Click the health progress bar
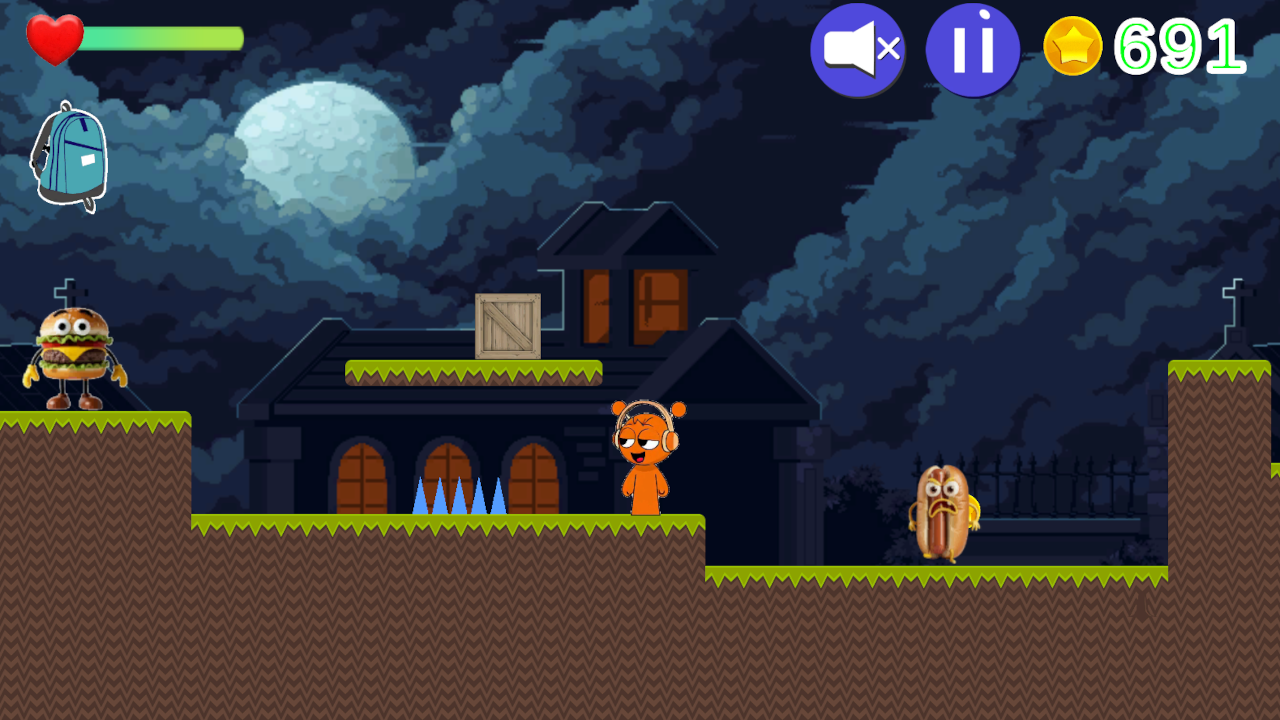This screenshot has height=720, width=1280. [160, 38]
